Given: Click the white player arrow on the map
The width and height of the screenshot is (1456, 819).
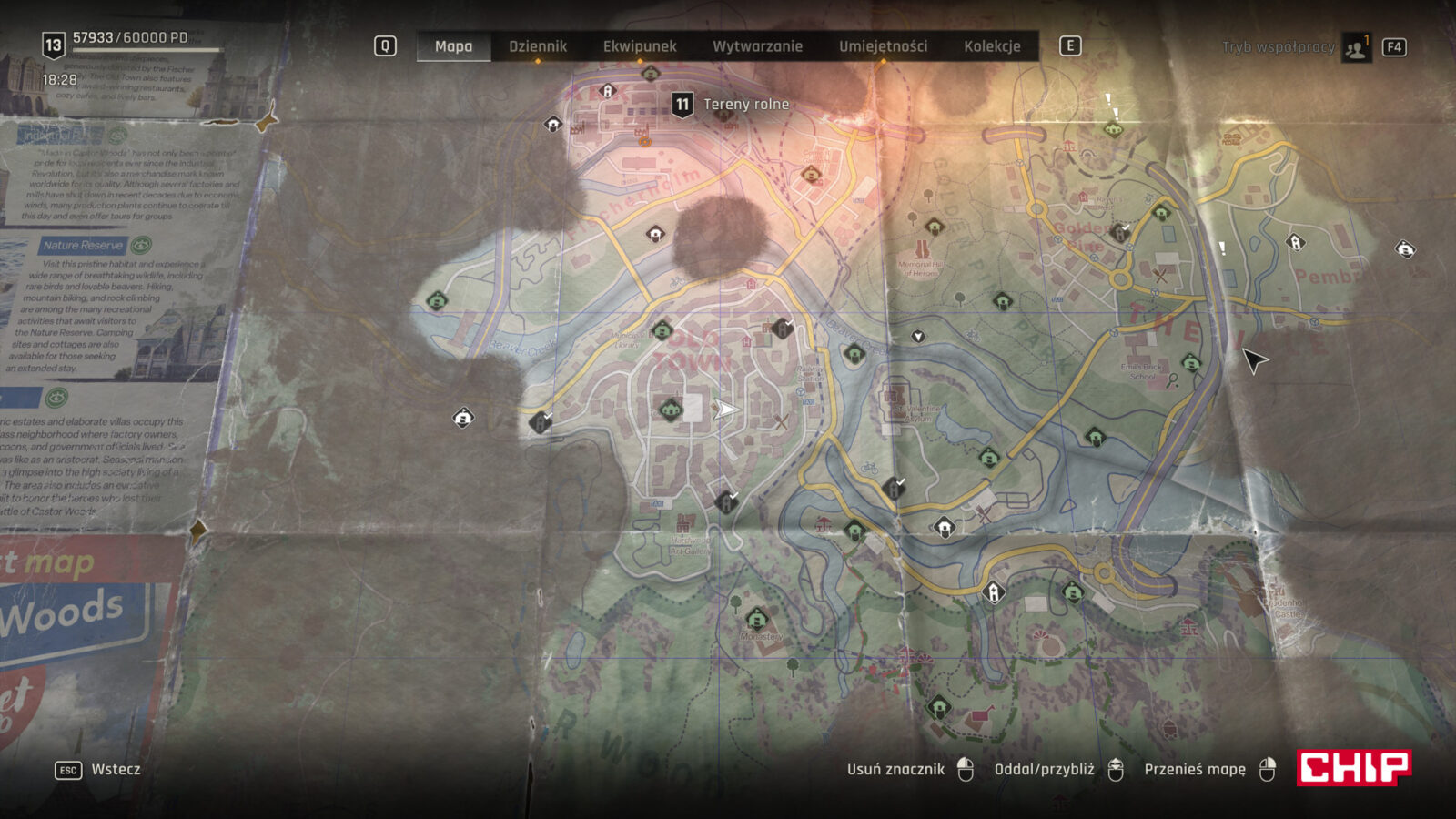Looking at the screenshot, I should tap(724, 409).
